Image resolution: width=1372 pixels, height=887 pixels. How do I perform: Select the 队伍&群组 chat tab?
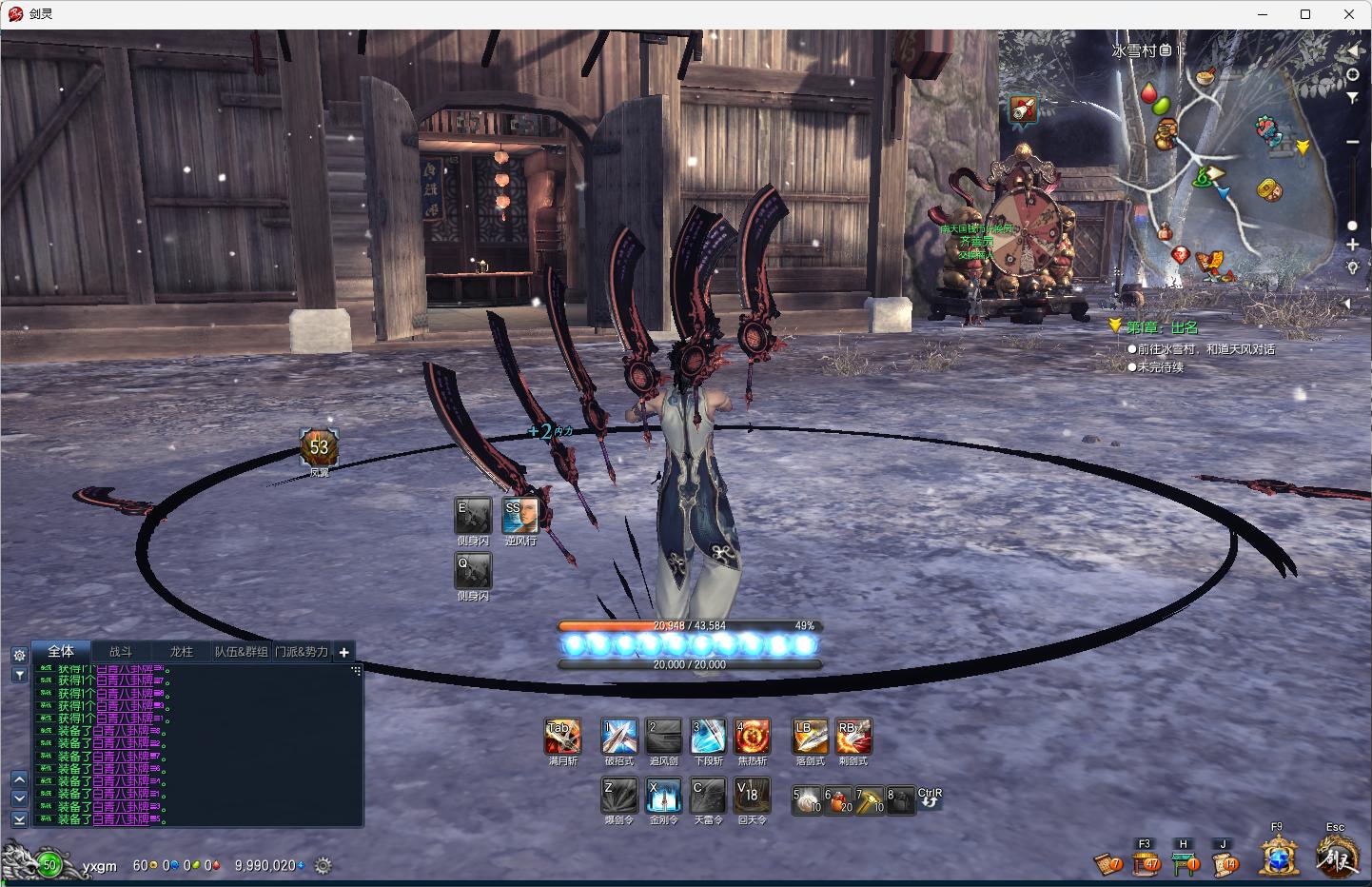241,652
